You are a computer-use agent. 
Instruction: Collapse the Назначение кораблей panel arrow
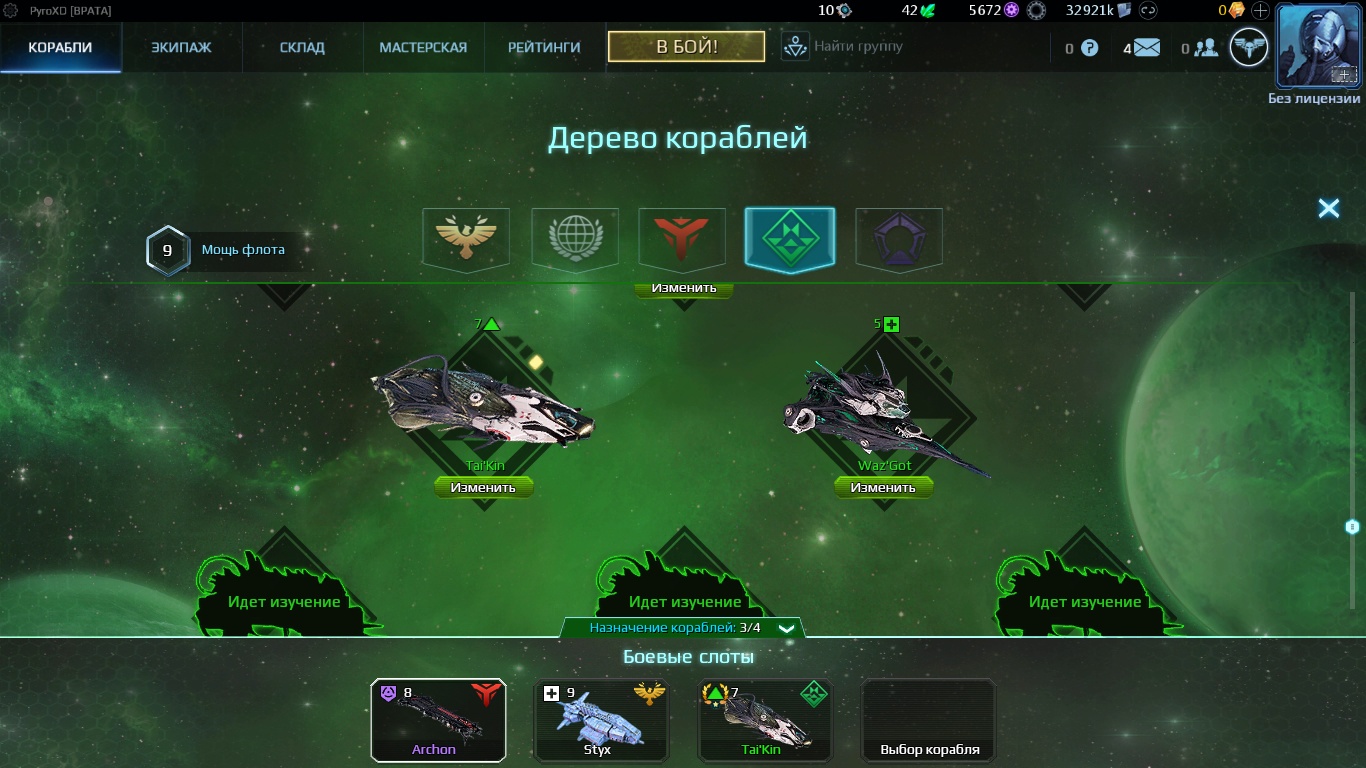[x=787, y=629]
